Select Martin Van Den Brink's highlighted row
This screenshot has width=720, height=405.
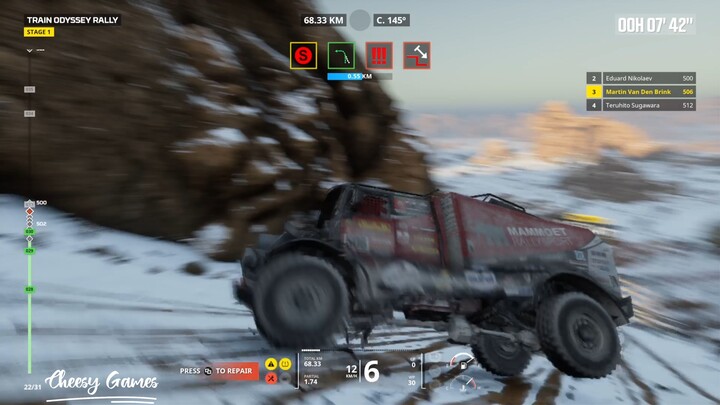pyautogui.click(x=640, y=91)
